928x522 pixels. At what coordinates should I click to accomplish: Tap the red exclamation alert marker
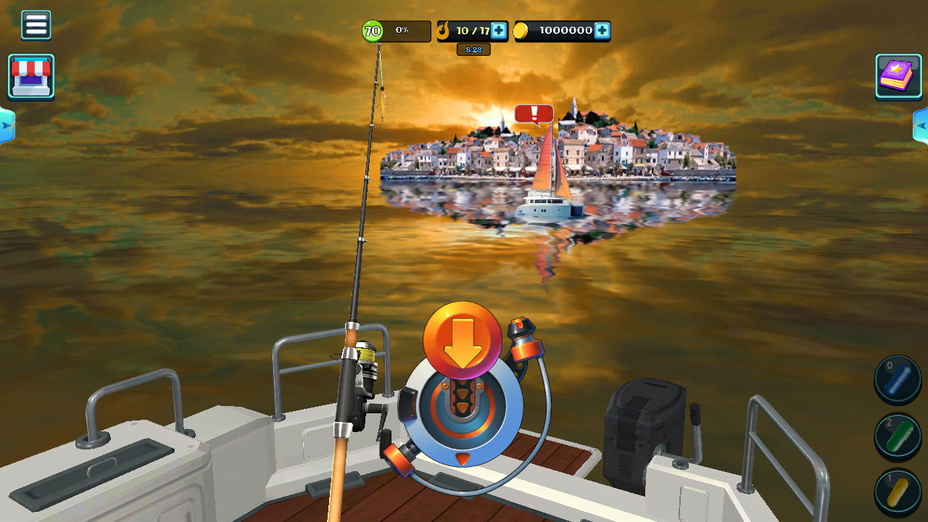(x=534, y=114)
